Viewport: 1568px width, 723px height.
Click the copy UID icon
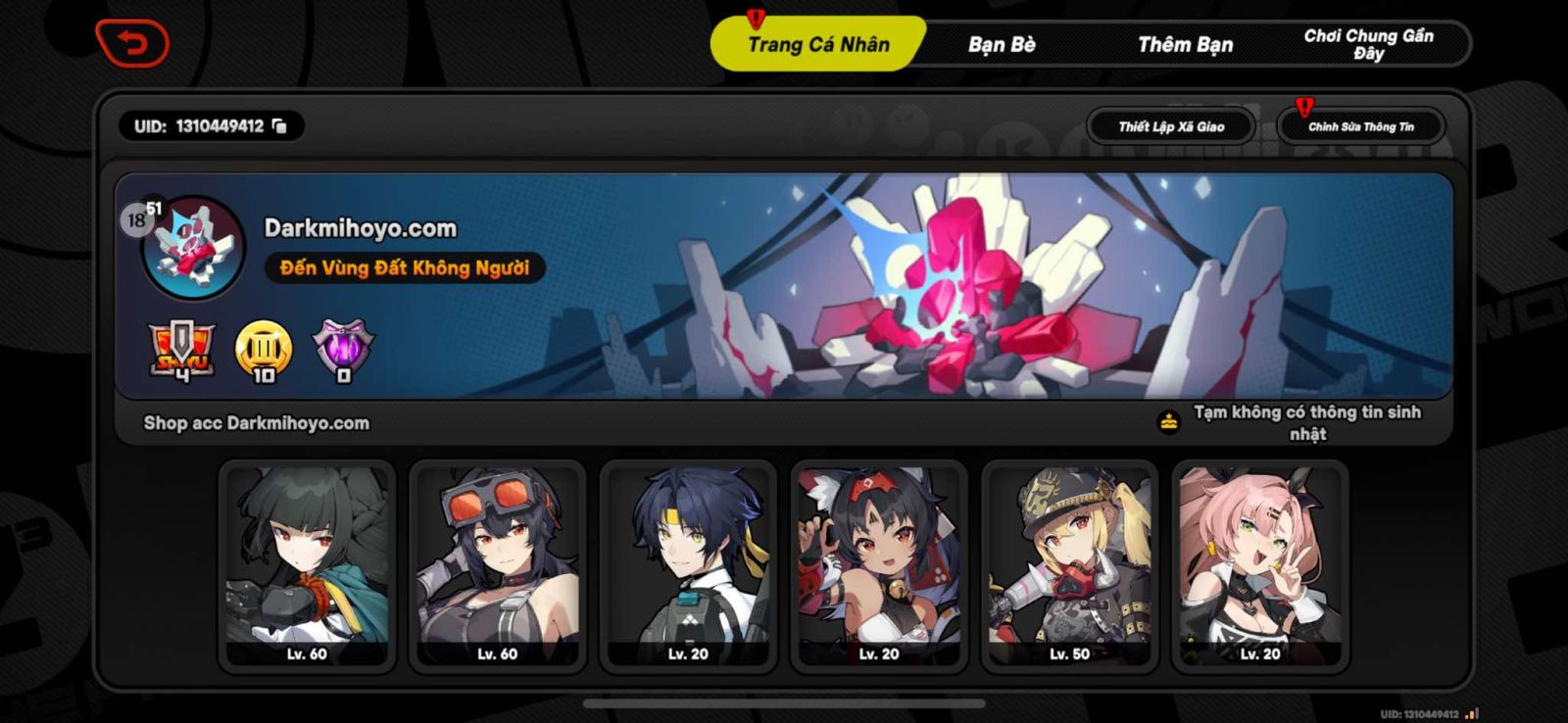pyautogui.click(x=279, y=125)
